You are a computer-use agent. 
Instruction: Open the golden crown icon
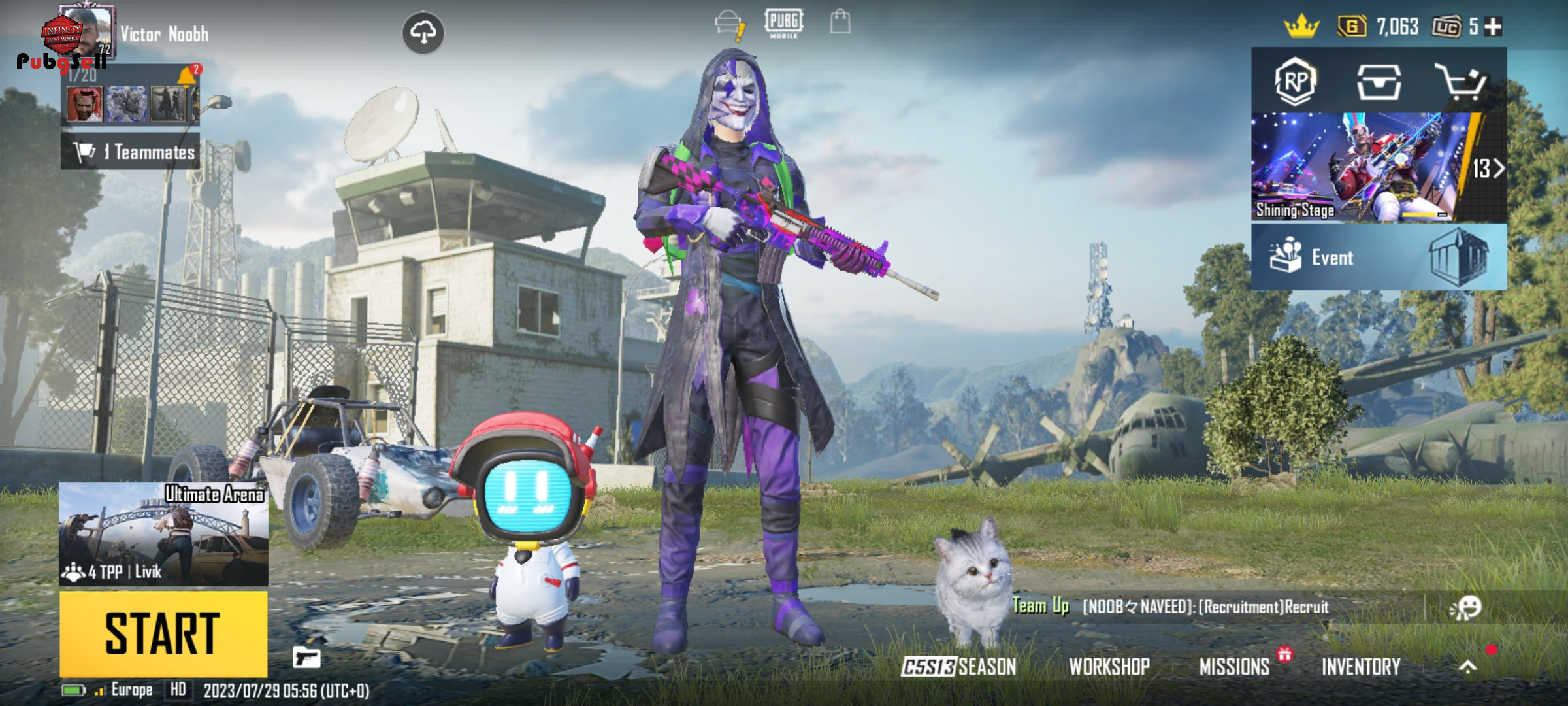click(x=1301, y=27)
